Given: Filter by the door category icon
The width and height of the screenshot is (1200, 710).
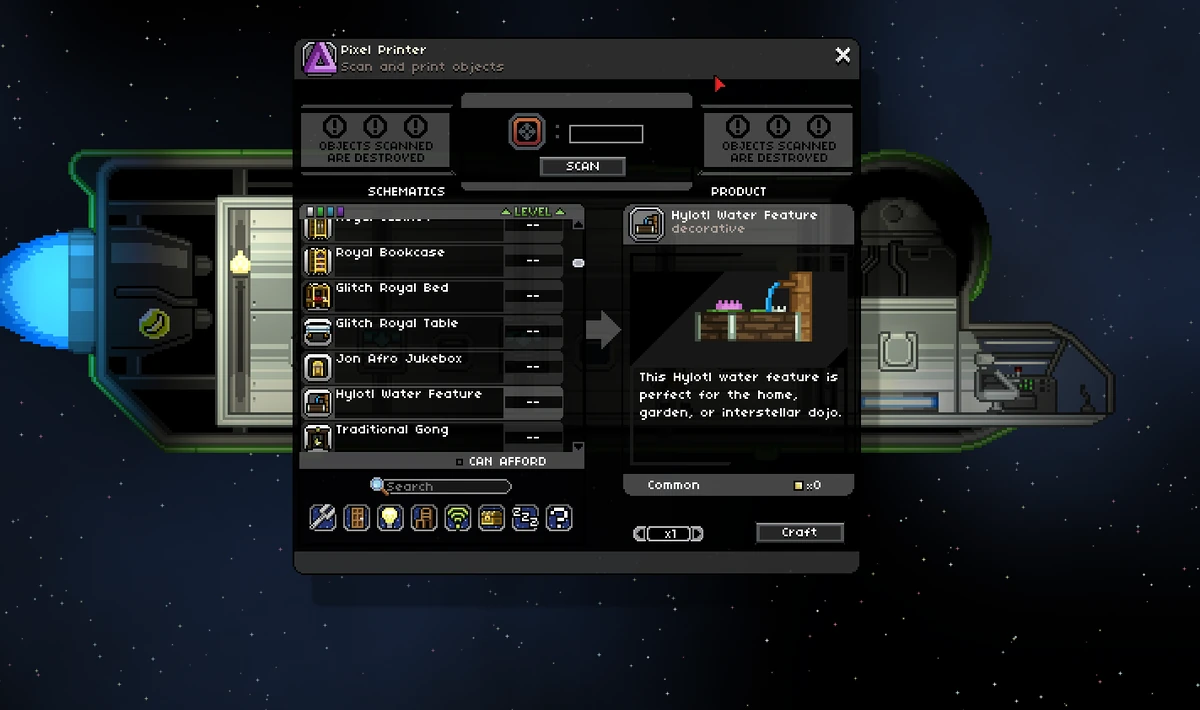Looking at the screenshot, I should pos(356,517).
